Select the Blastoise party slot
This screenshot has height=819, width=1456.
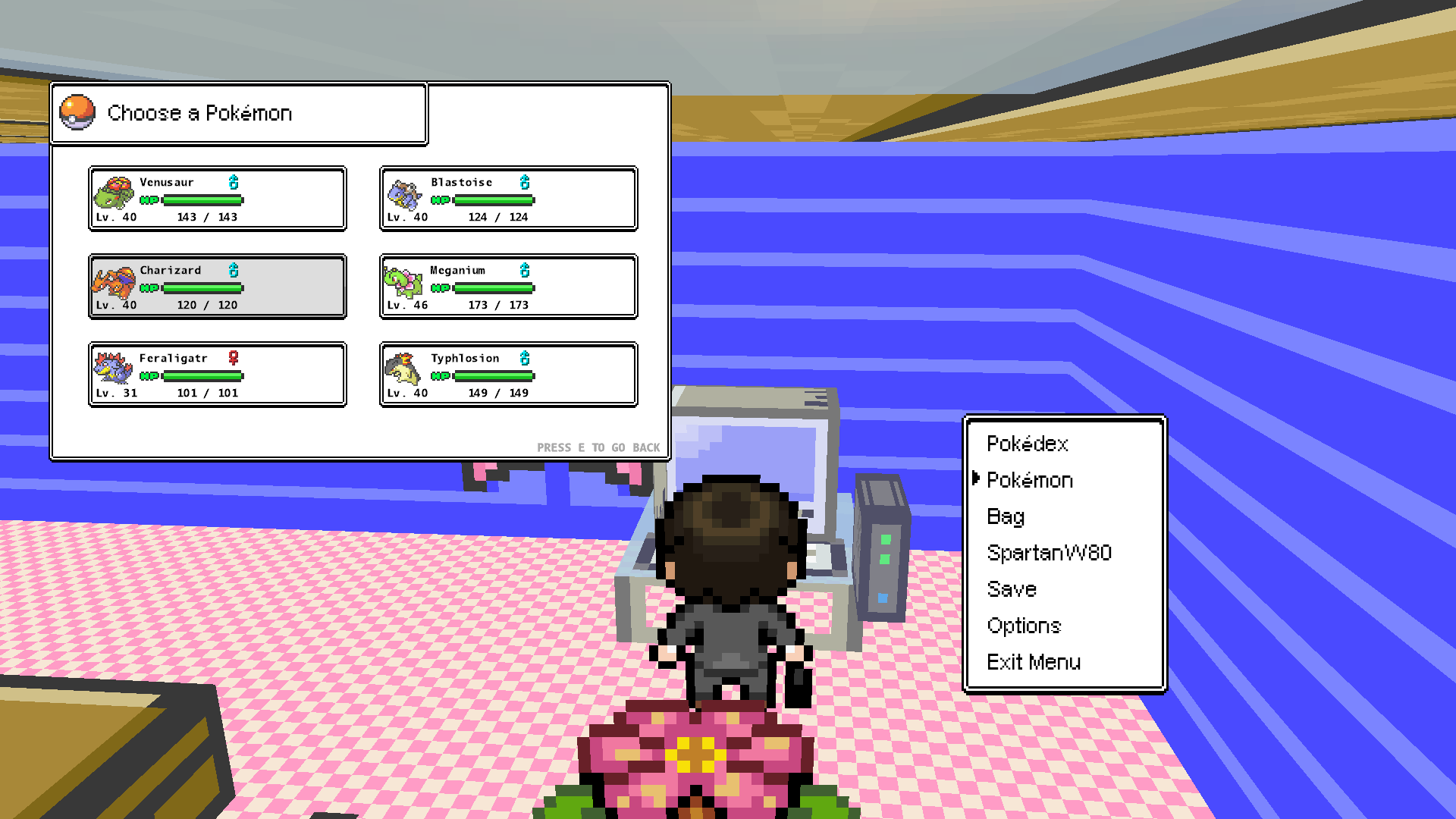tap(507, 199)
